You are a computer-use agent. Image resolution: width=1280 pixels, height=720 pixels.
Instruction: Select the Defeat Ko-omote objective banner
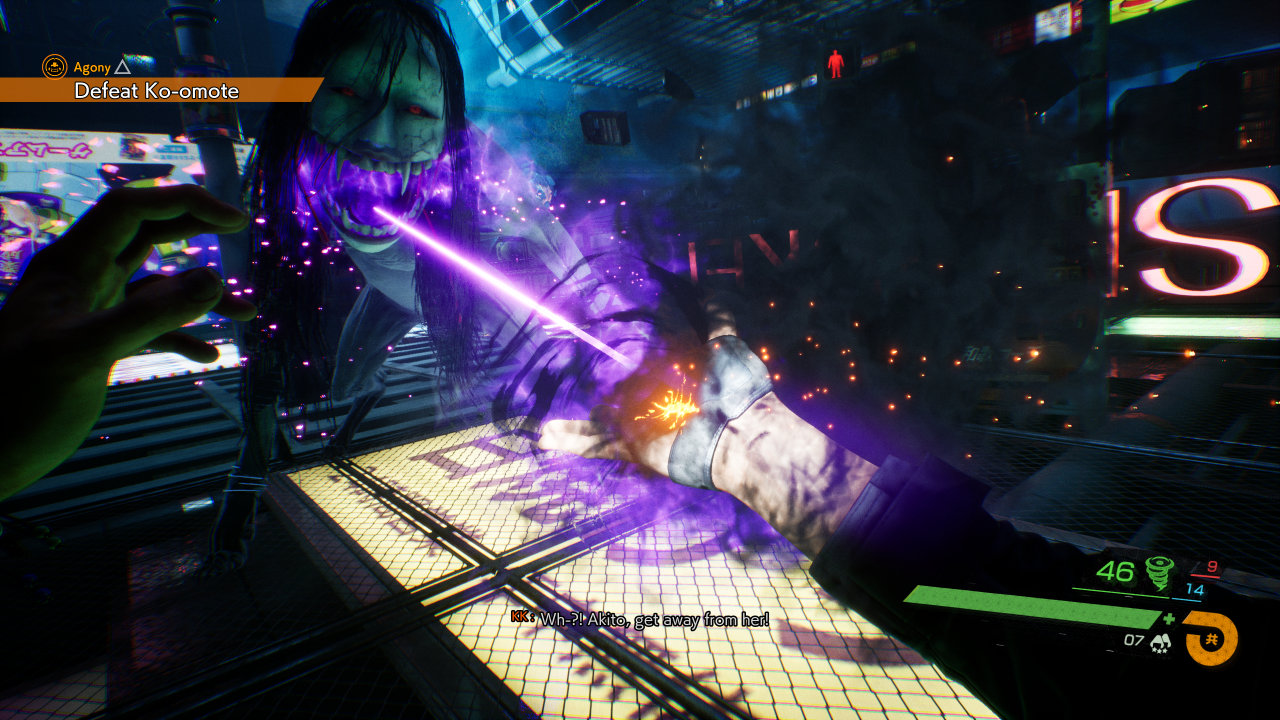tap(157, 91)
